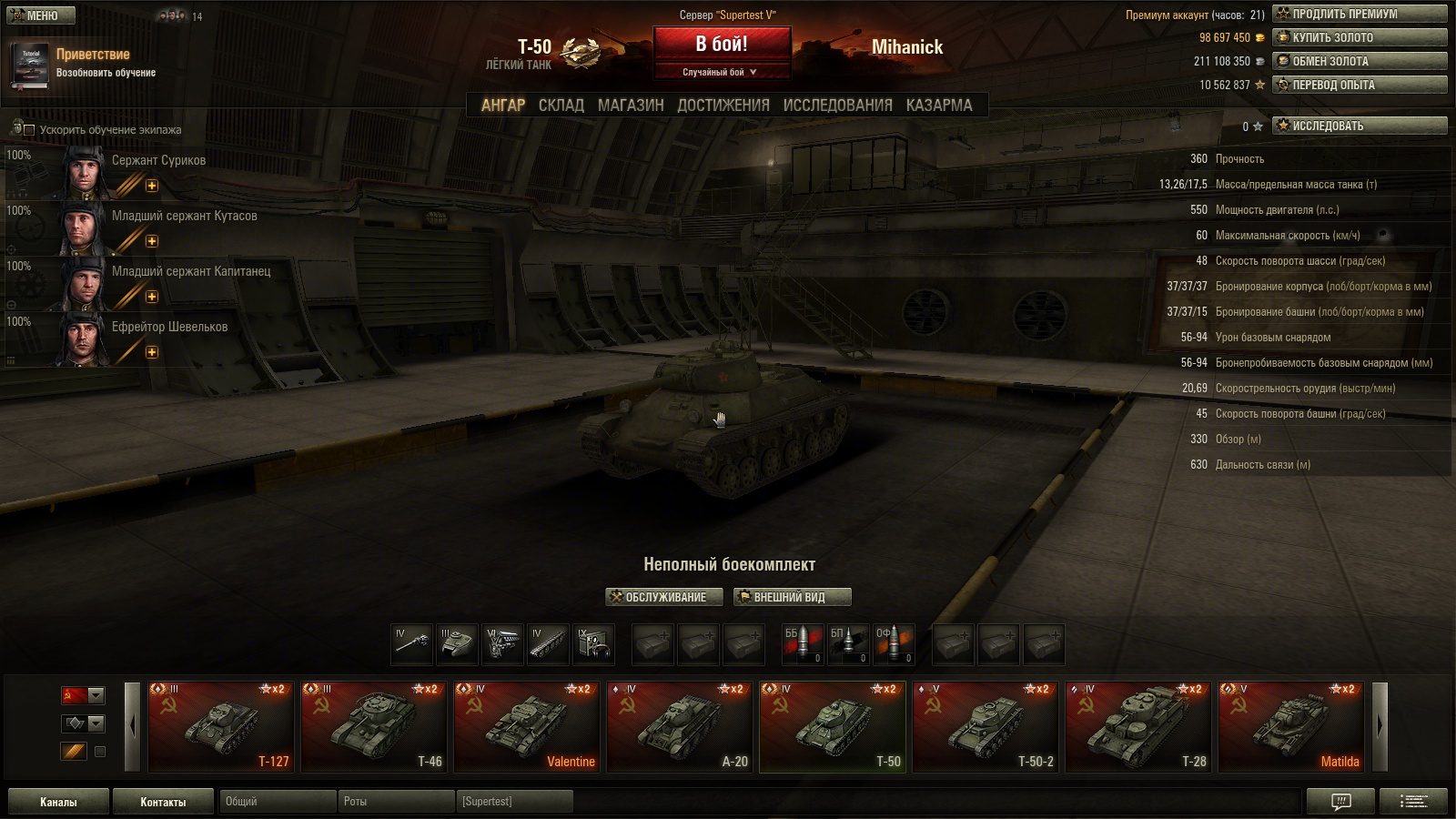Start battle with the red «В бой!» button

click(722, 45)
